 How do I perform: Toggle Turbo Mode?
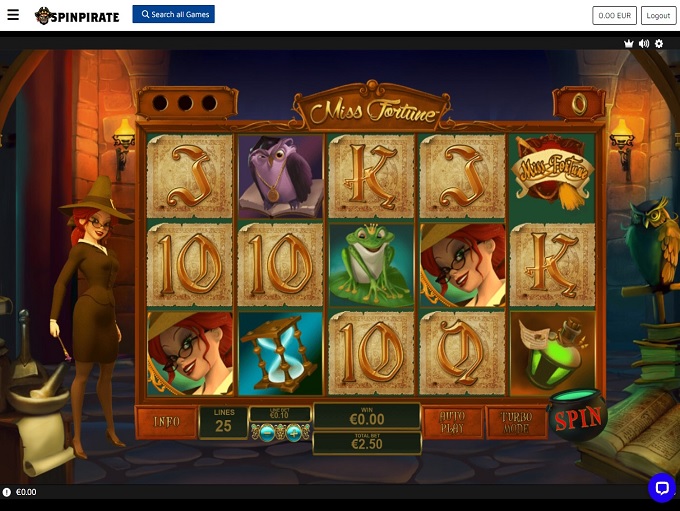(515, 422)
